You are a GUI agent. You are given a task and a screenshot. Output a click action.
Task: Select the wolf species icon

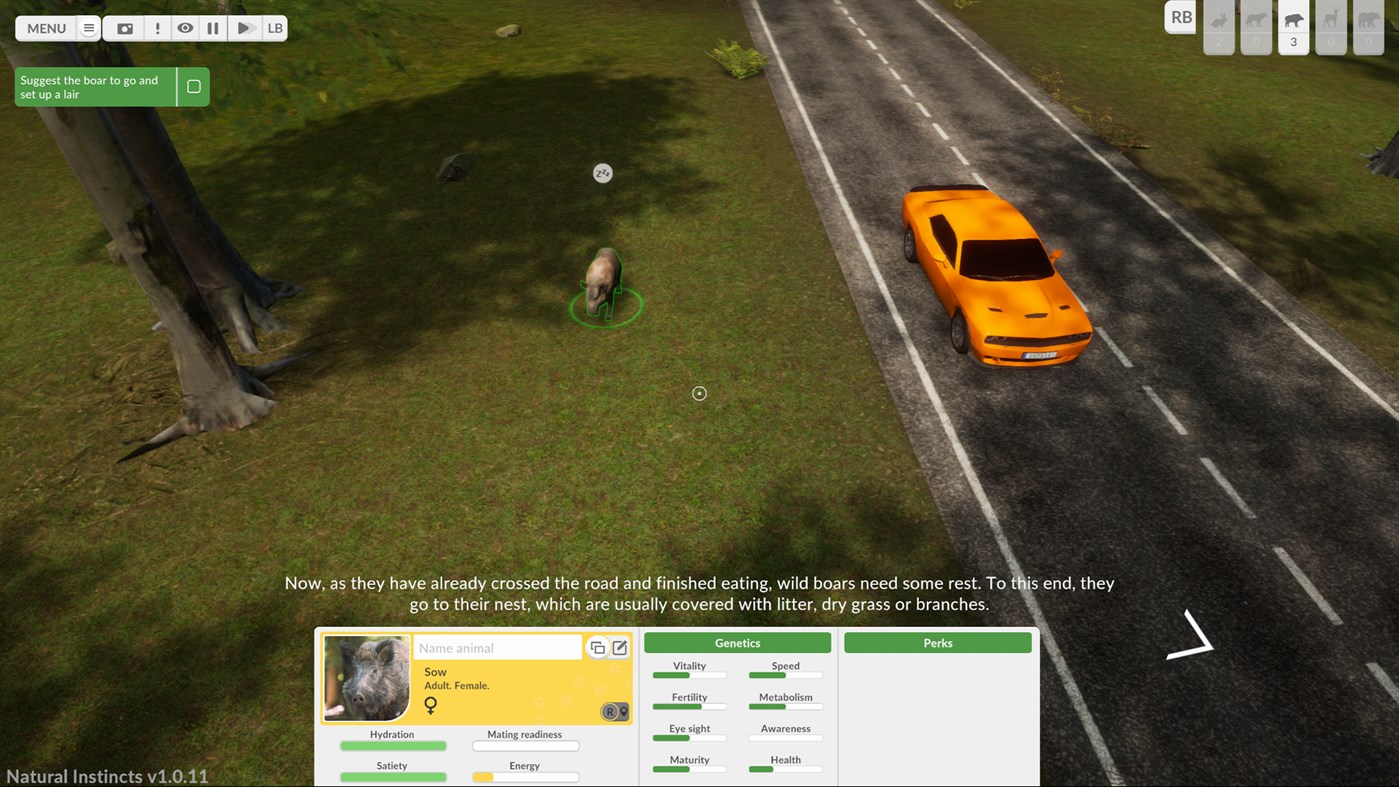coord(1256,22)
